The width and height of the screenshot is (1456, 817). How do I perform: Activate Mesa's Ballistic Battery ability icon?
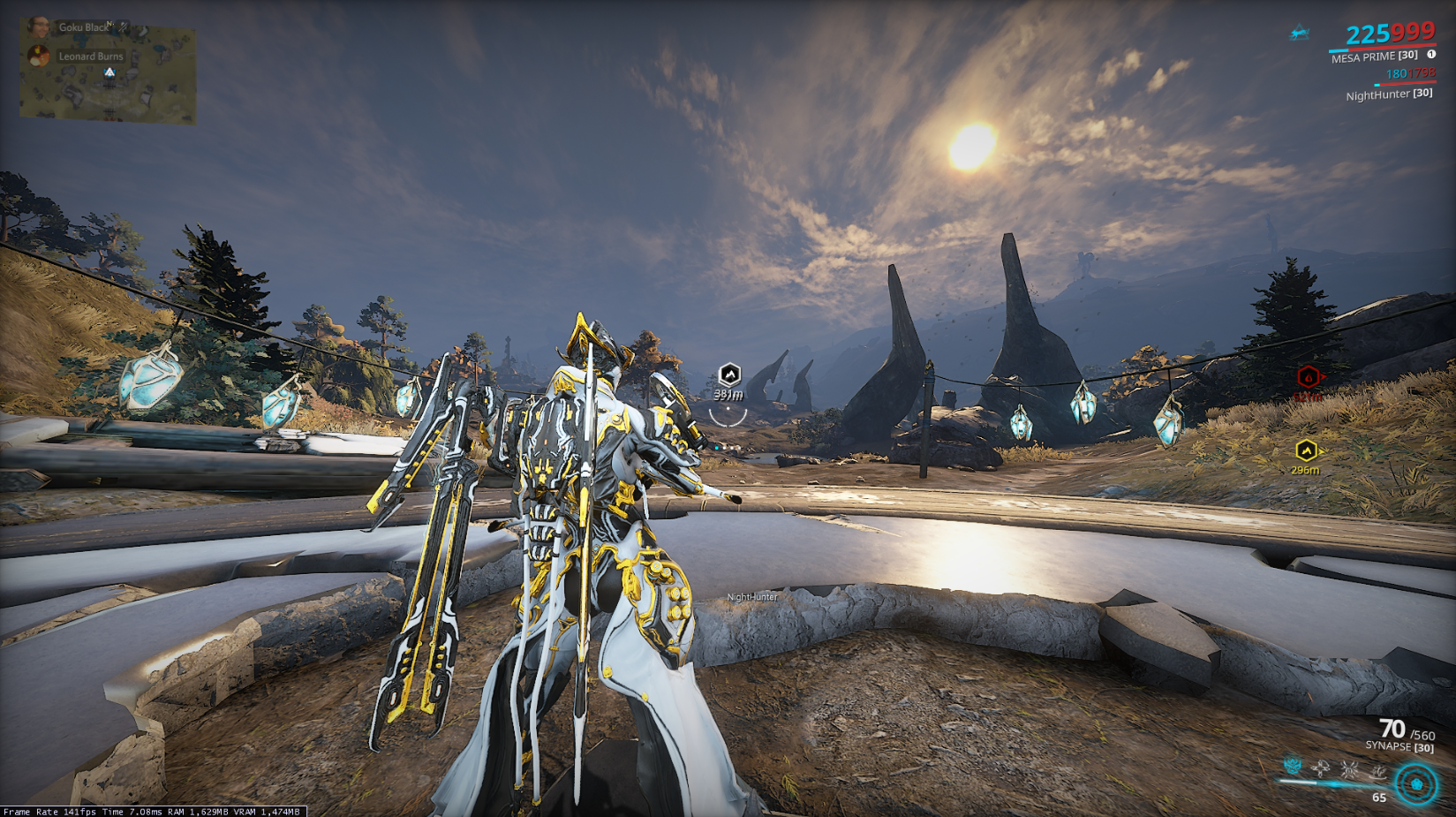[1293, 767]
